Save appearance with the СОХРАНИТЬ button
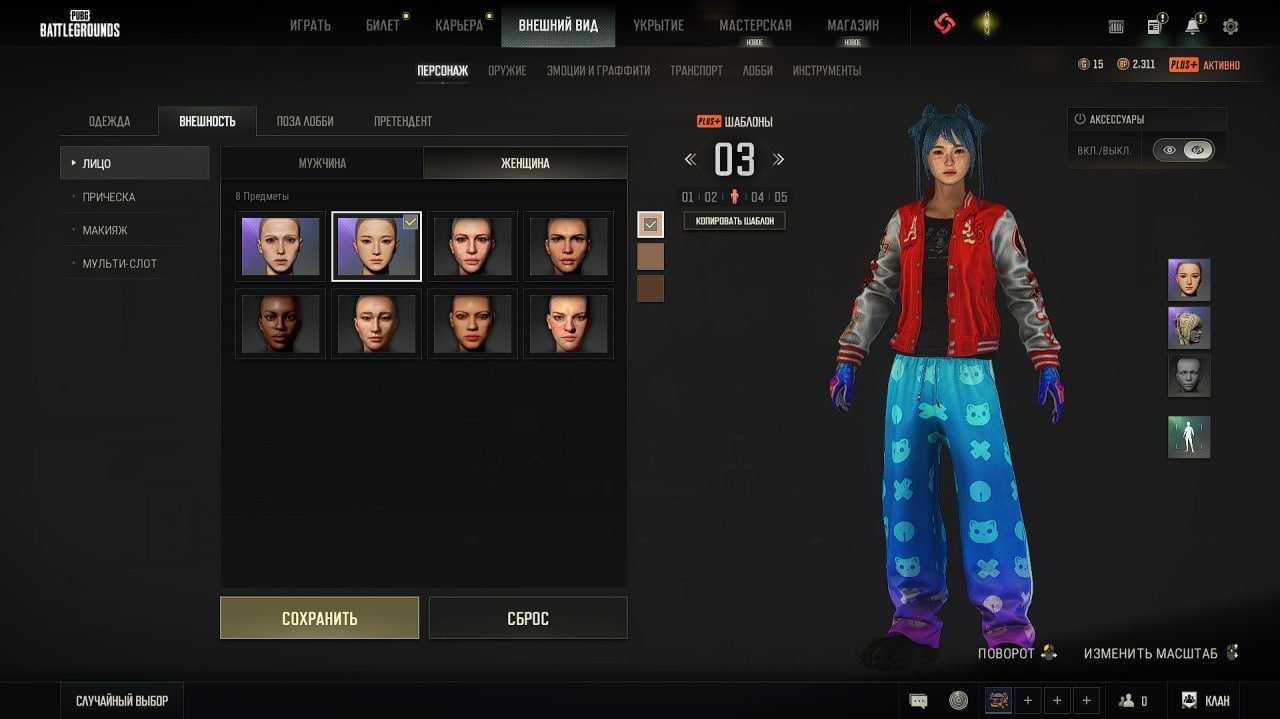 pos(319,618)
